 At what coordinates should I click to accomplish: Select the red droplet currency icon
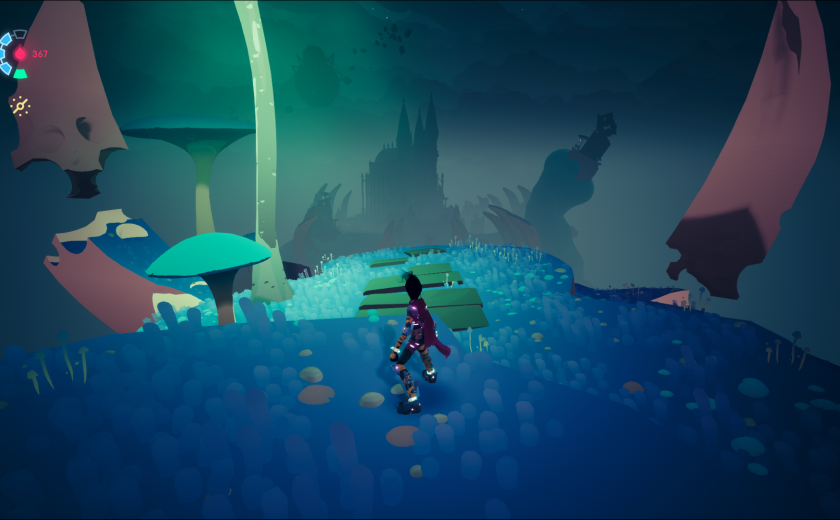point(20,54)
